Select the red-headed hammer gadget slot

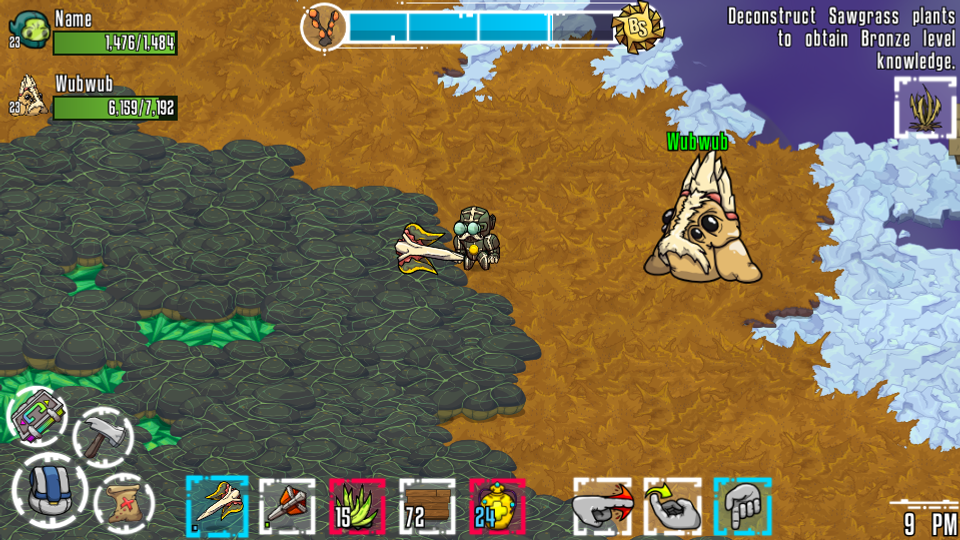click(287, 505)
